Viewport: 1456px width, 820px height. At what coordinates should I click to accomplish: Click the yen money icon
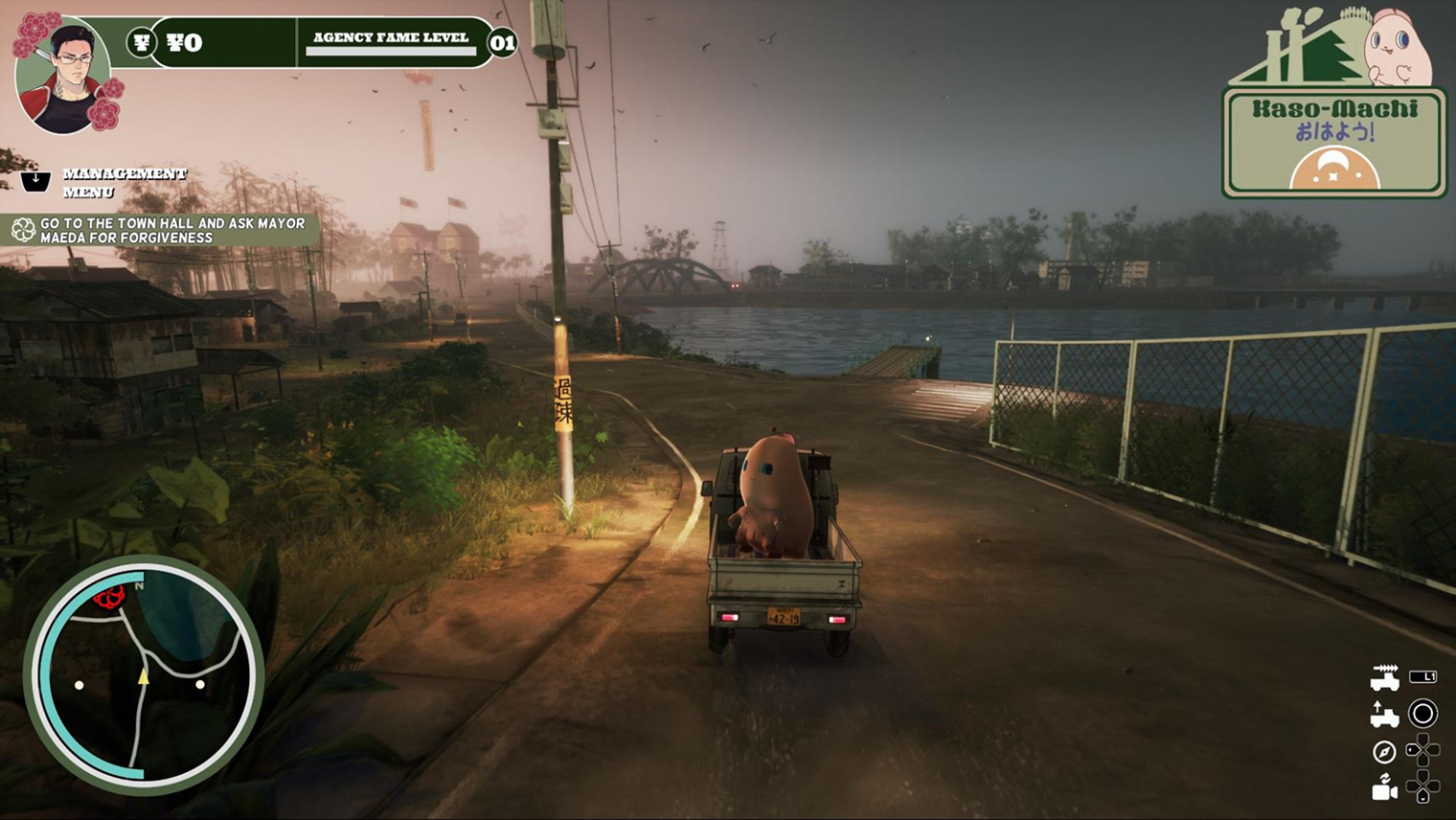[x=142, y=42]
